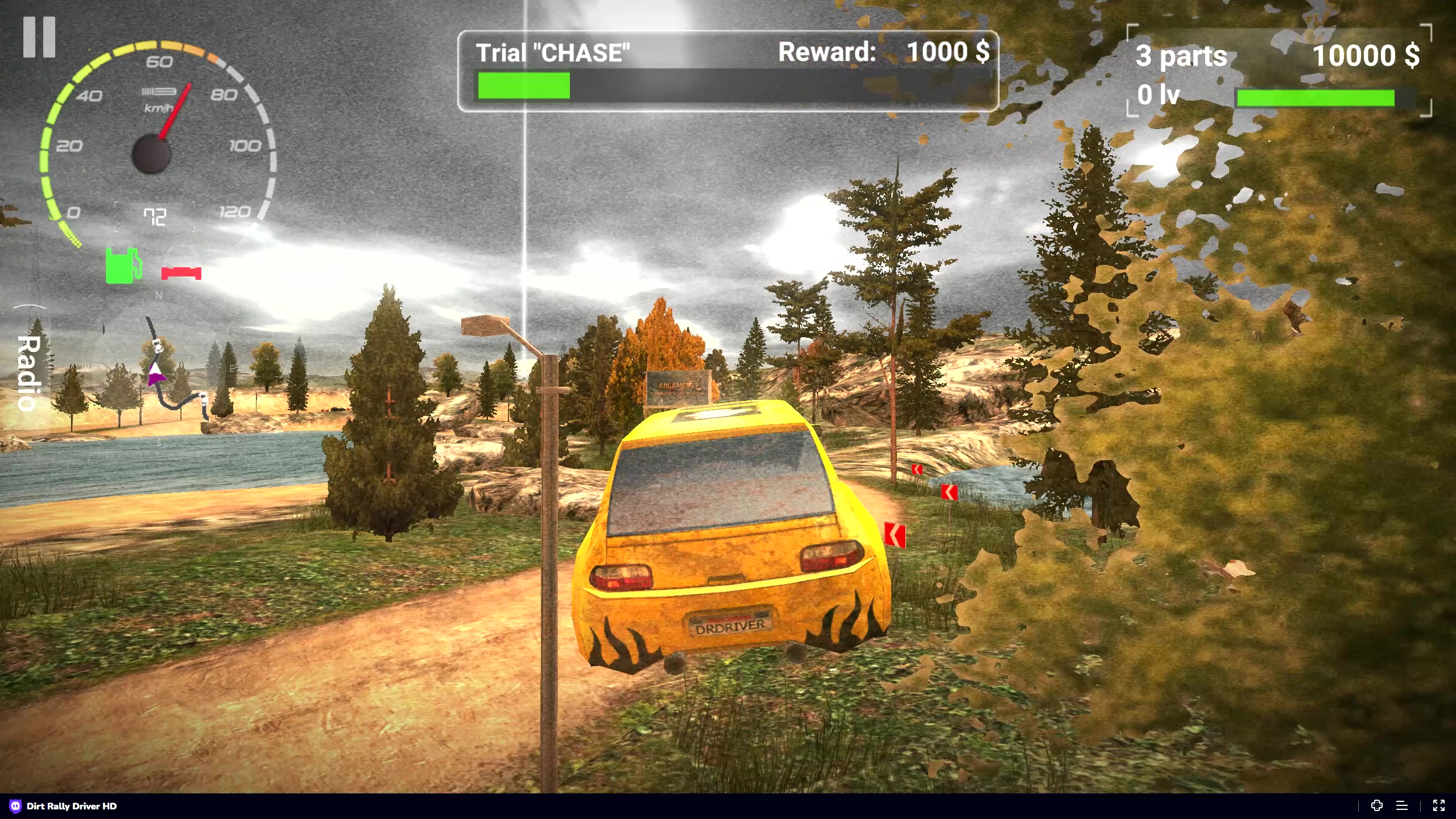Click the CrazyGames cat logo
The width and height of the screenshot is (1456, 819).
pos(15,806)
